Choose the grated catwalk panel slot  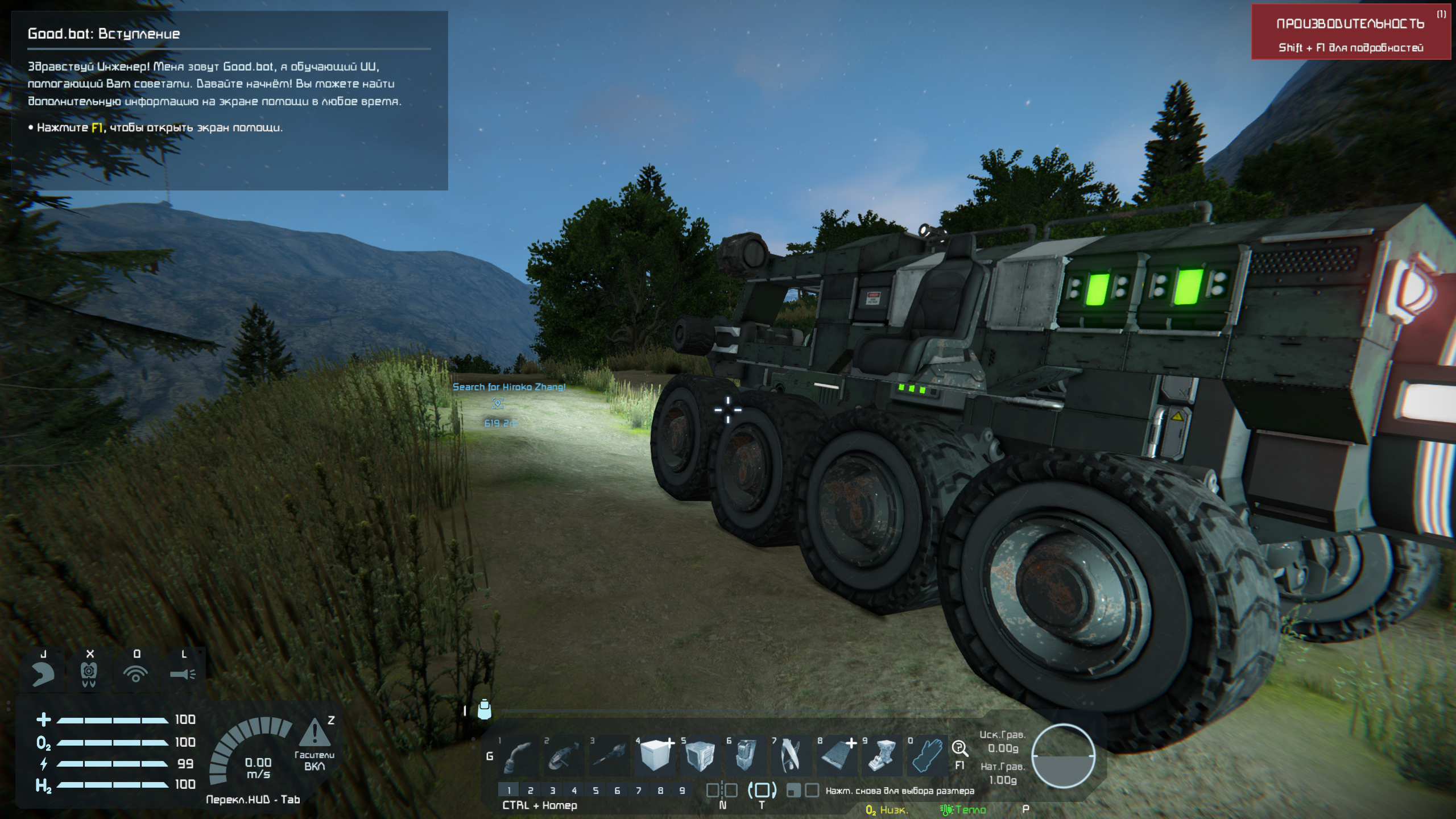click(837, 758)
